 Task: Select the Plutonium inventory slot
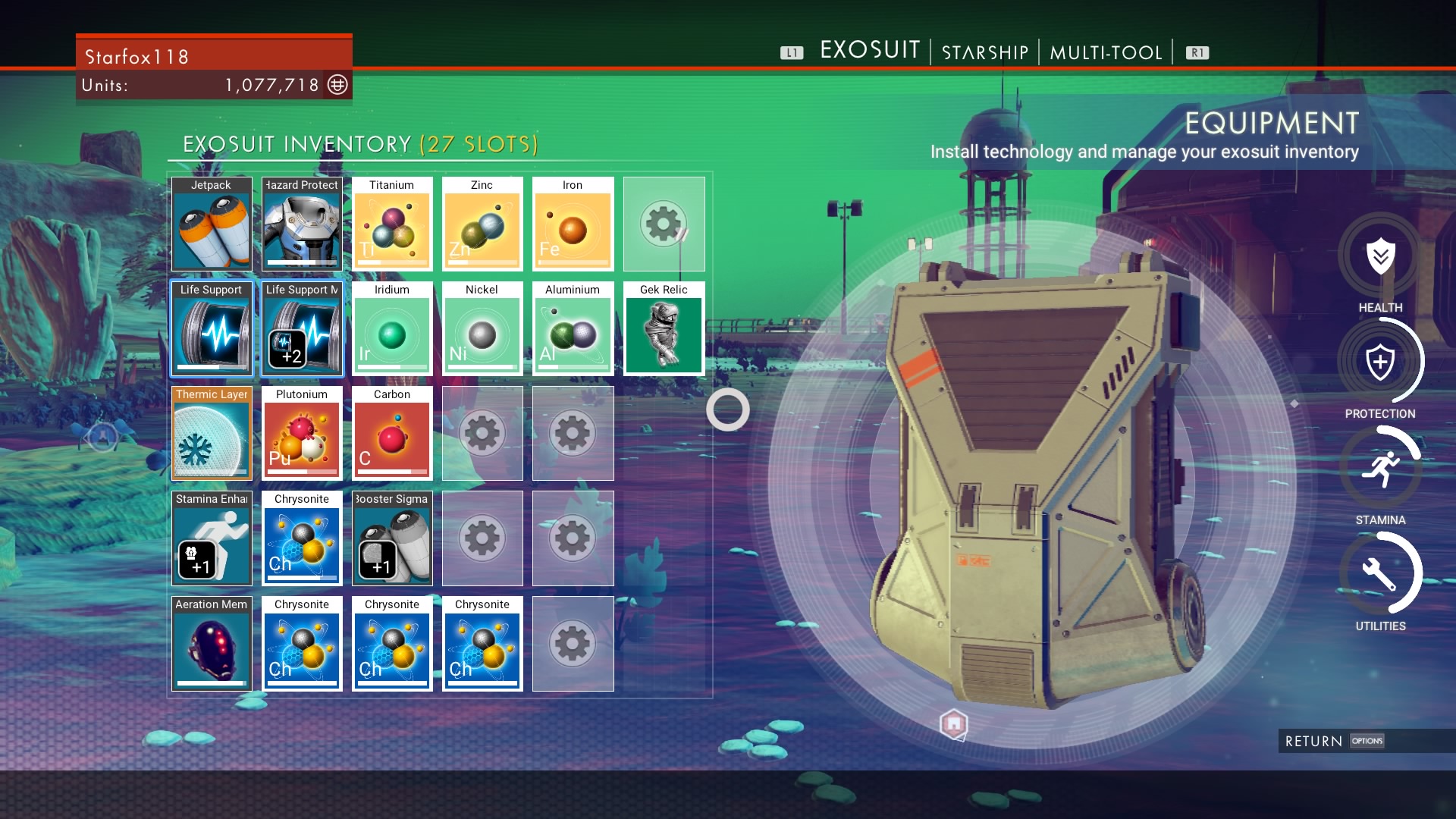click(302, 434)
